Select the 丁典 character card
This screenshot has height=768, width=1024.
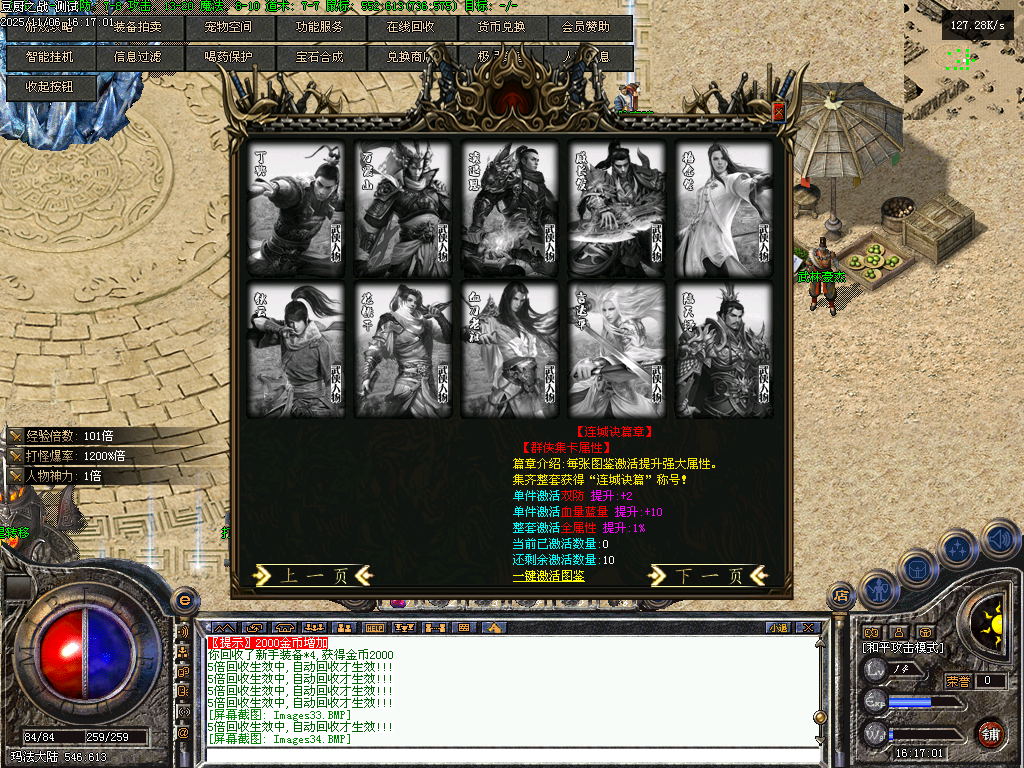click(x=295, y=209)
